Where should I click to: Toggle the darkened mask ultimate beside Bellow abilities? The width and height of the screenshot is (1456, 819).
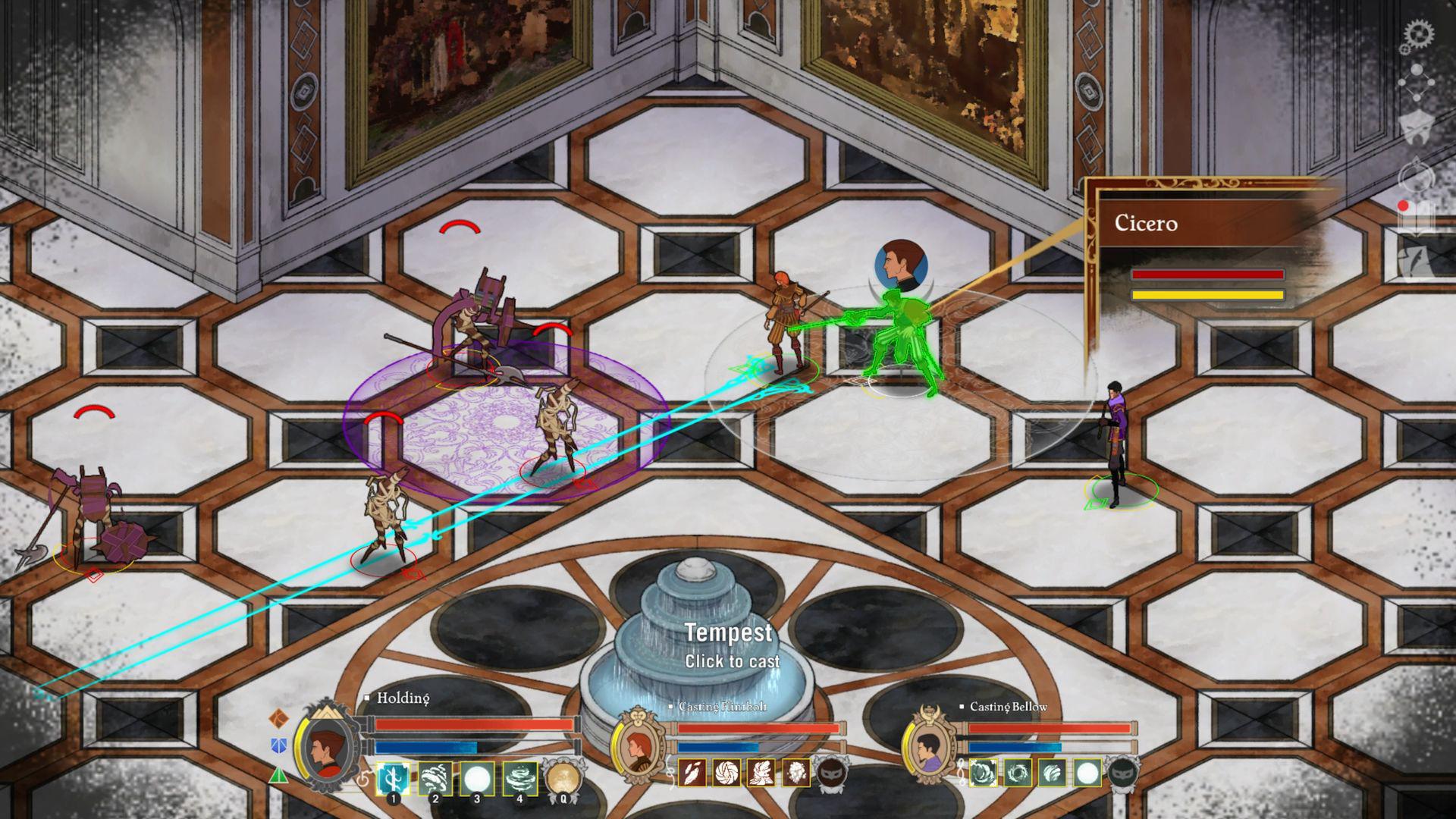pyautogui.click(x=1123, y=772)
